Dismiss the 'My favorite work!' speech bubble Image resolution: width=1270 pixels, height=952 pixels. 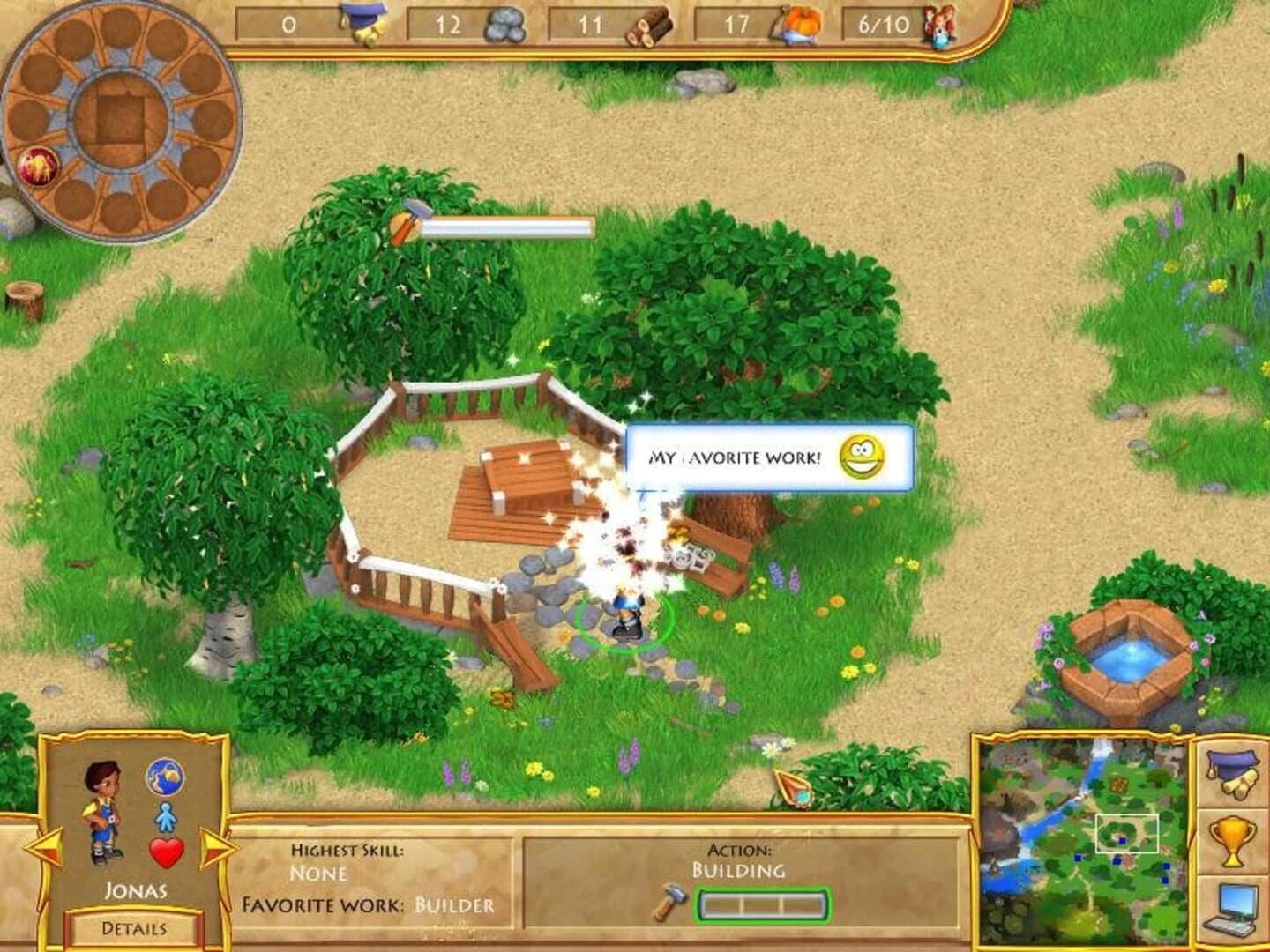pos(750,457)
